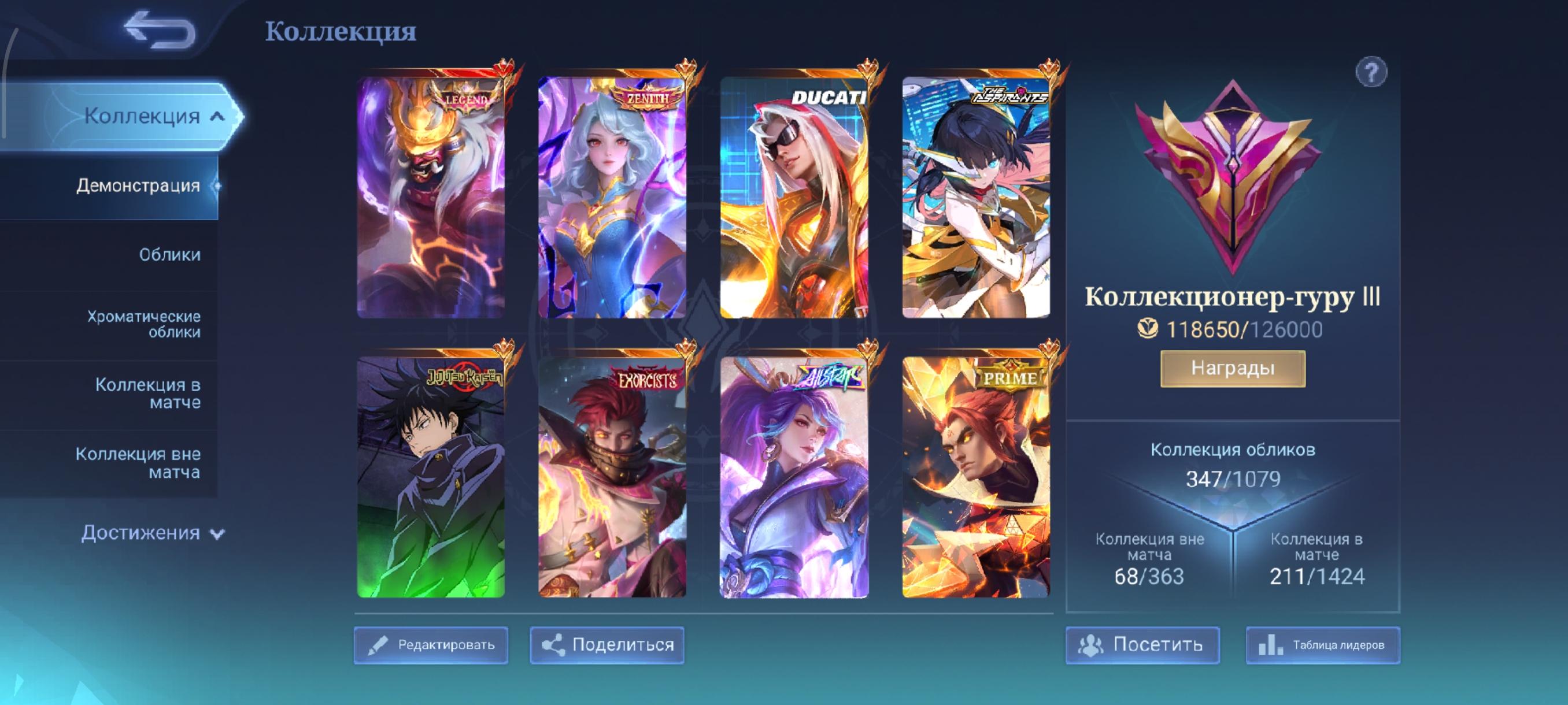
Task: Choose the Exorcists skin card
Action: [612, 476]
